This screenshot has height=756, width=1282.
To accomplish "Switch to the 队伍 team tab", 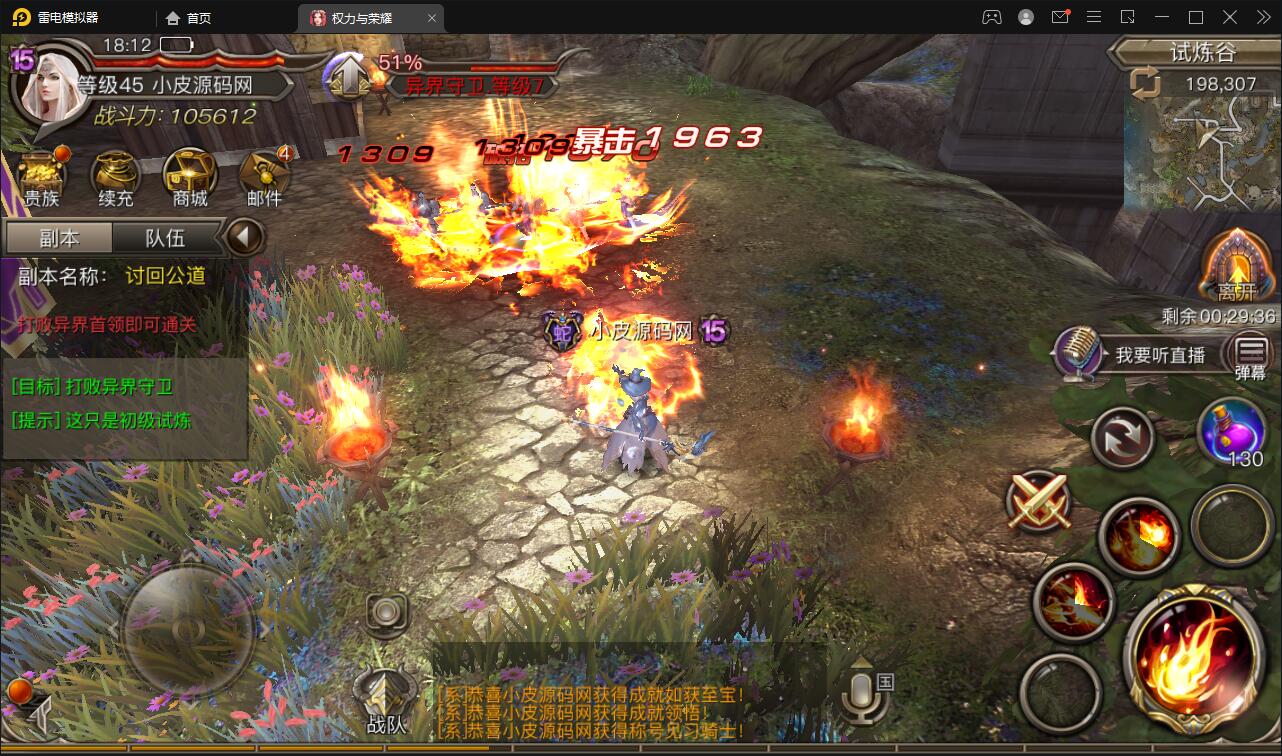I will click(165, 238).
